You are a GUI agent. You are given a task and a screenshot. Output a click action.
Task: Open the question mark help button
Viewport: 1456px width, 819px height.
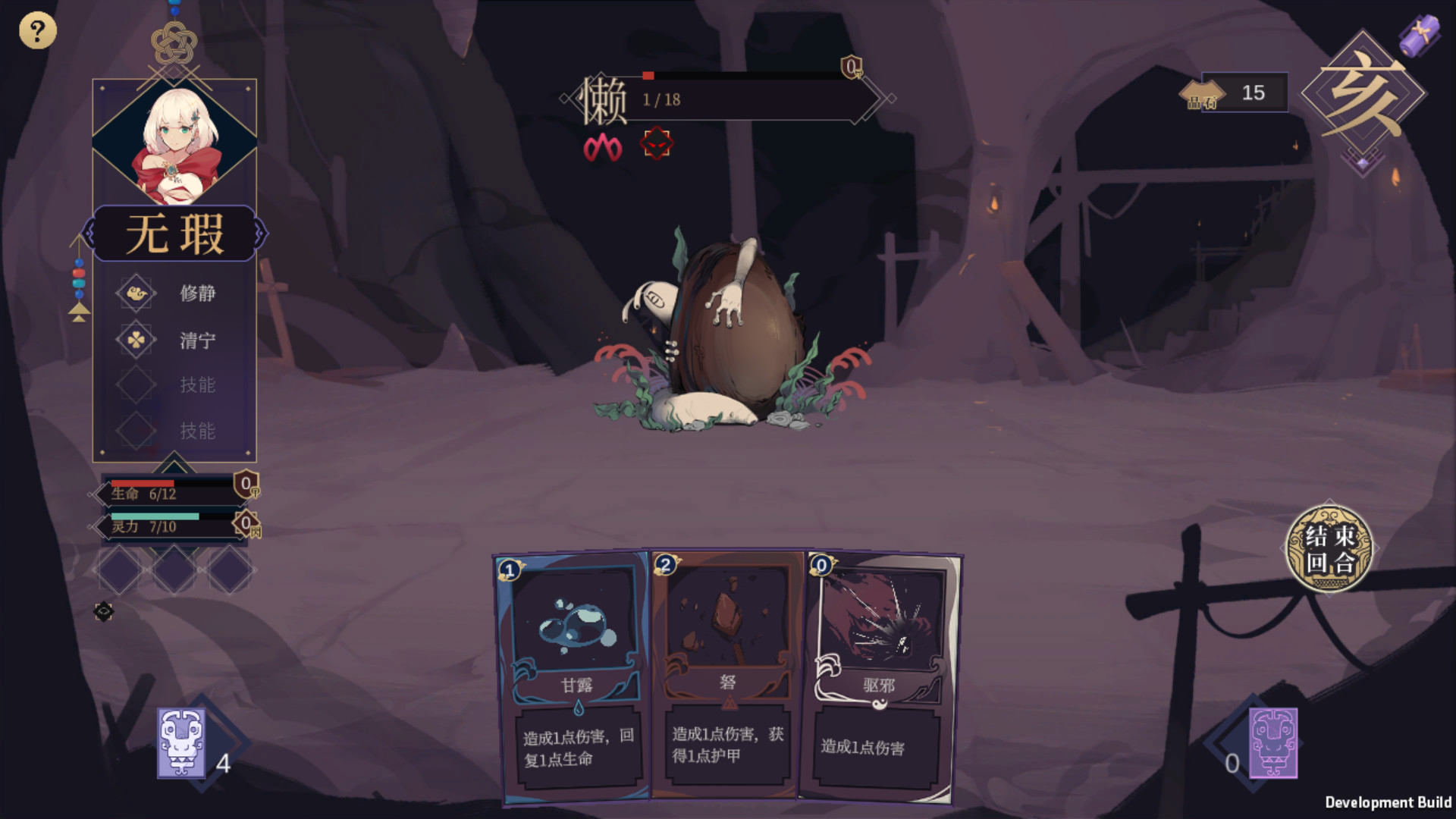pos(37,31)
